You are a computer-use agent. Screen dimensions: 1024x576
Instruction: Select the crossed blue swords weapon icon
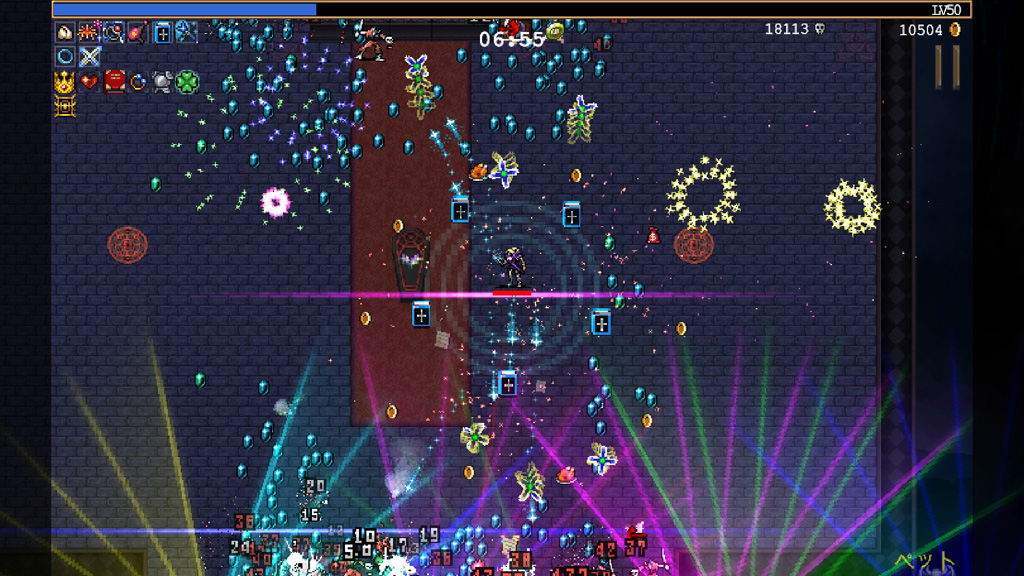(x=90, y=56)
